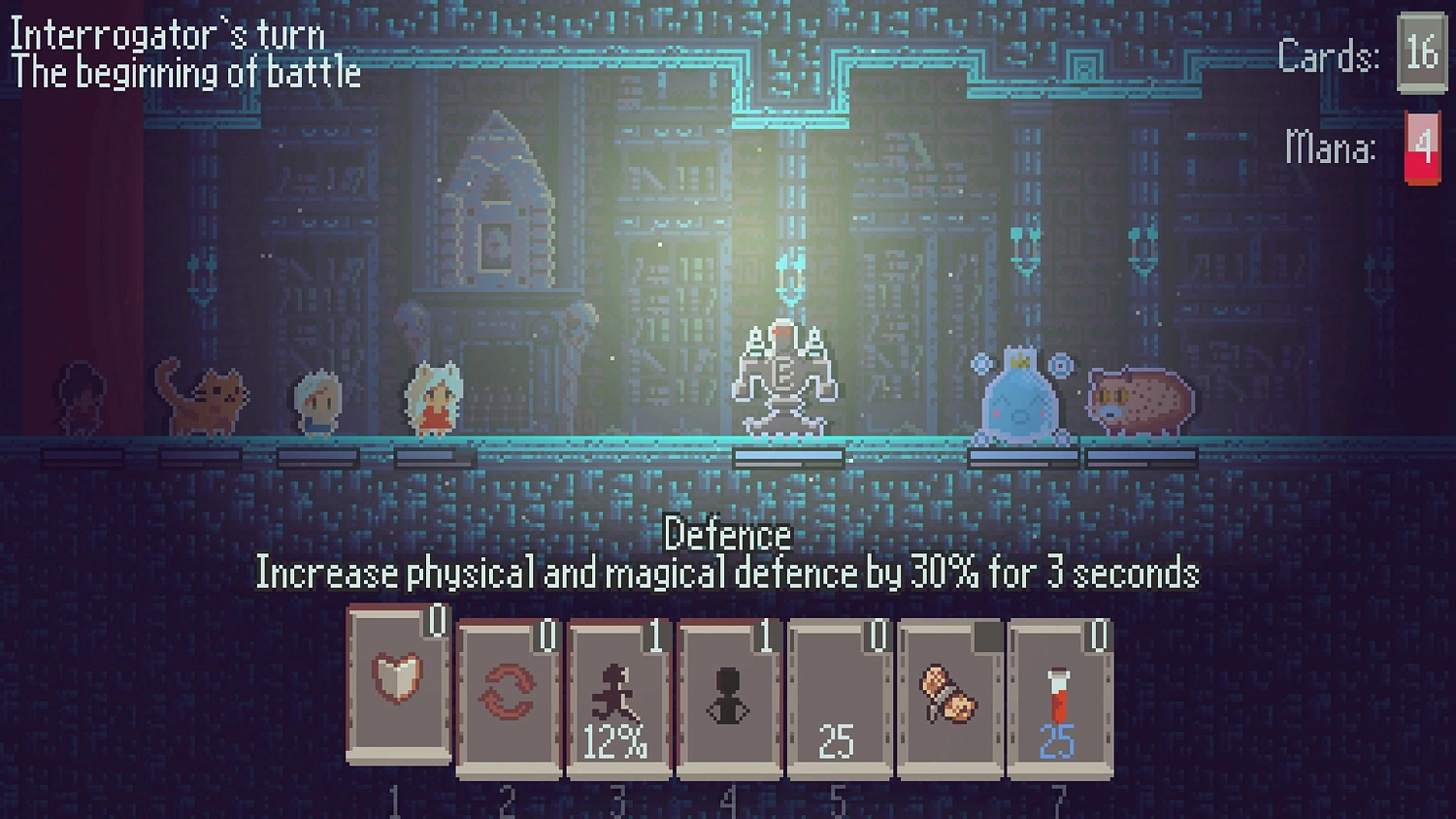Viewport: 1456px width, 819px height.
Task: Play the 12% running figure card
Action: pos(618,693)
